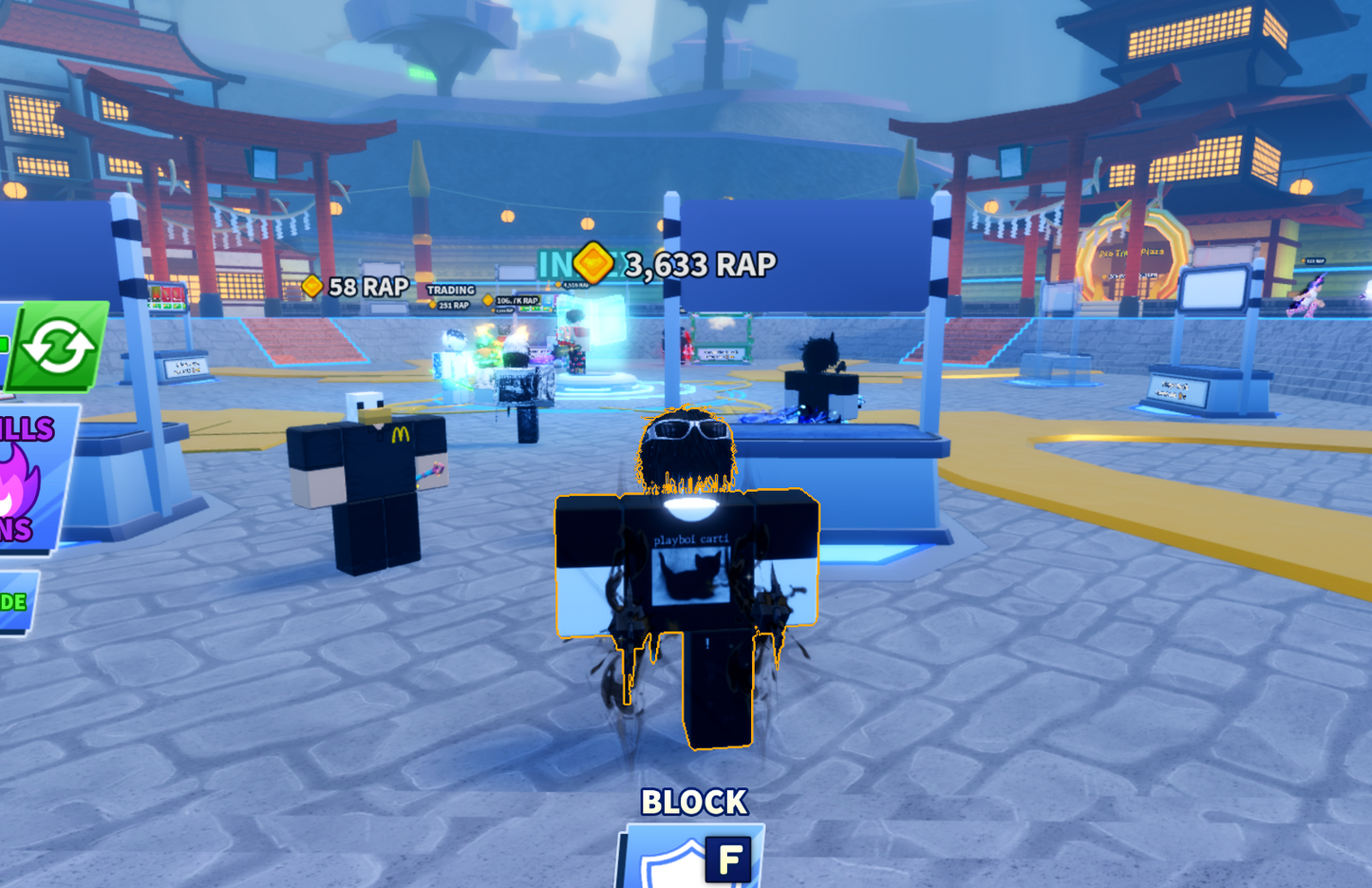Click the coin beside the 251 RAP tag
Image resolution: width=1372 pixels, height=888 pixels.
click(435, 304)
